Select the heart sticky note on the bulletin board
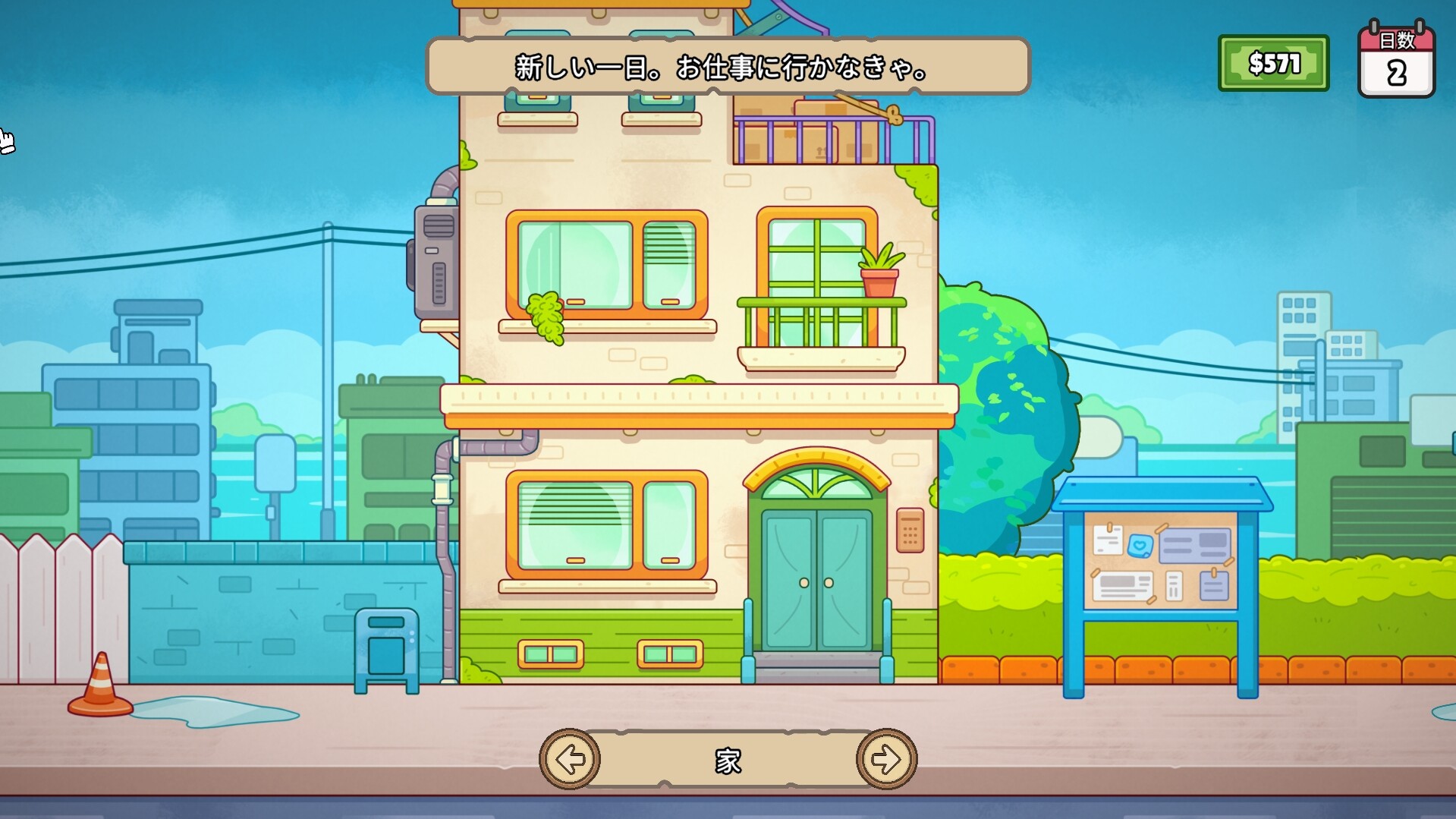The width and height of the screenshot is (1456, 819). 1140,544
